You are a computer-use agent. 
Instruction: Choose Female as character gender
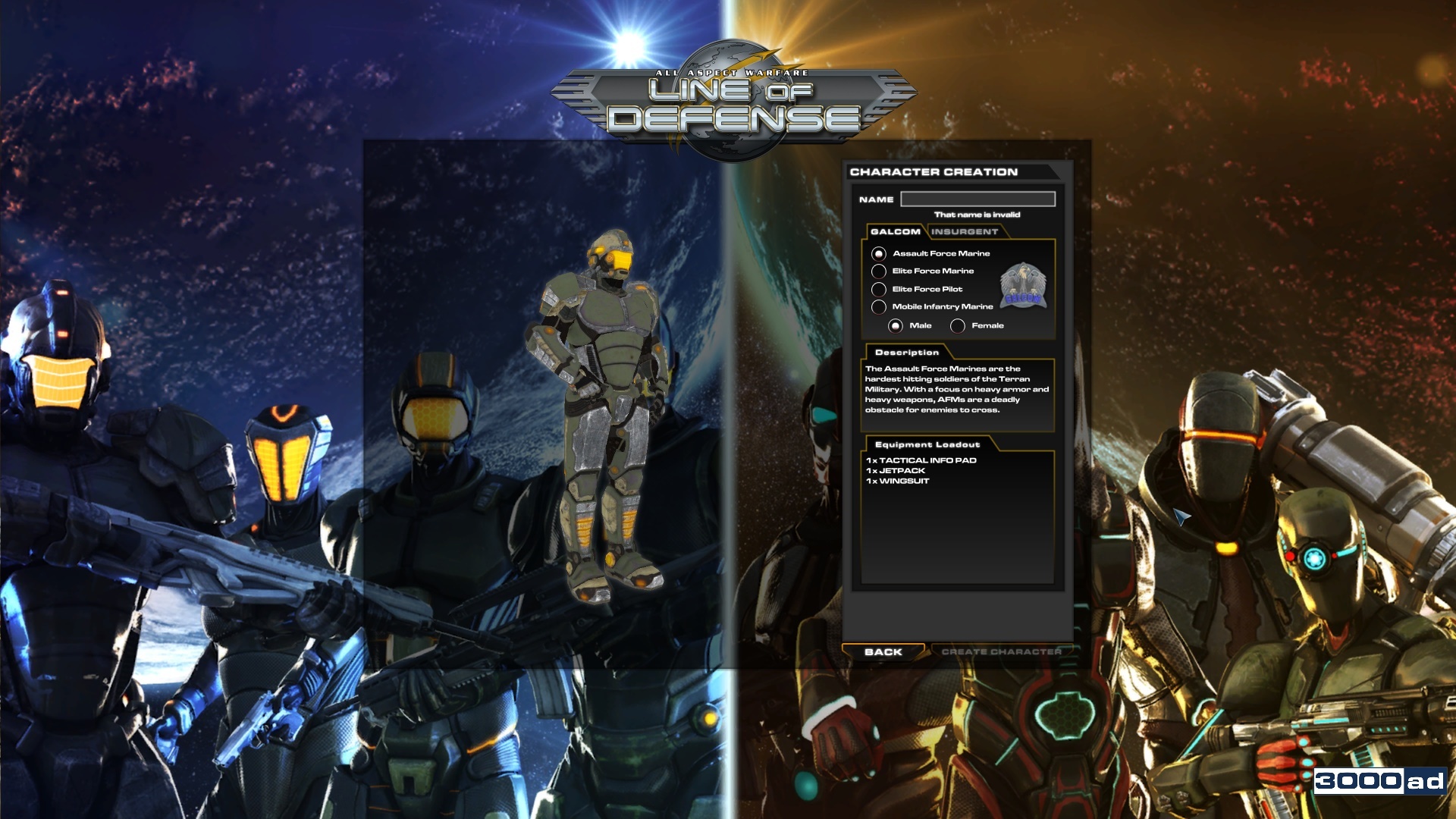click(960, 325)
